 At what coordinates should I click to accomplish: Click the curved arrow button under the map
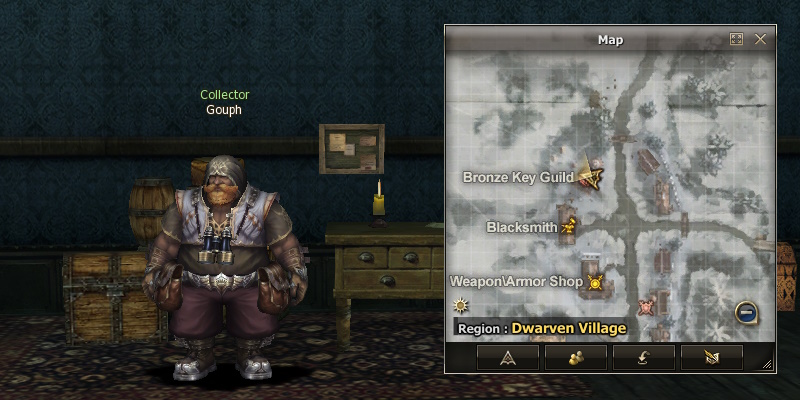(x=643, y=356)
